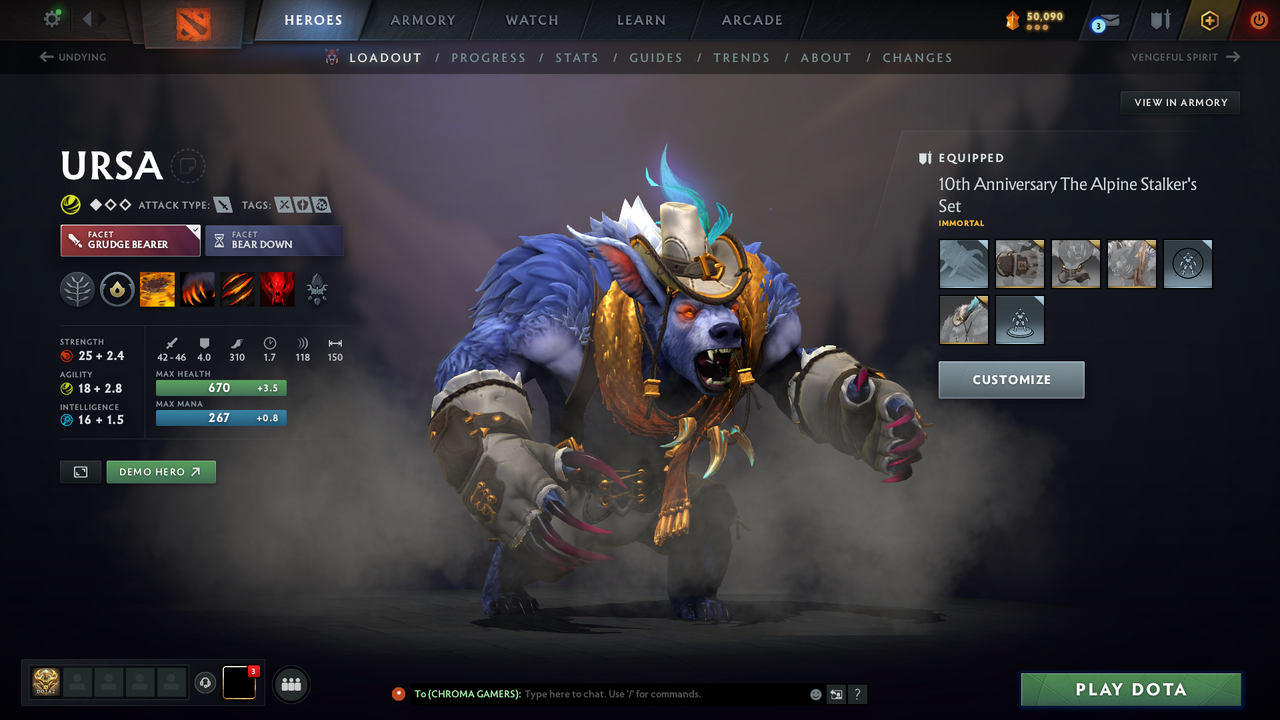1280x720 pixels.
Task: Open the ARCADE menu tab
Action: 751,19
